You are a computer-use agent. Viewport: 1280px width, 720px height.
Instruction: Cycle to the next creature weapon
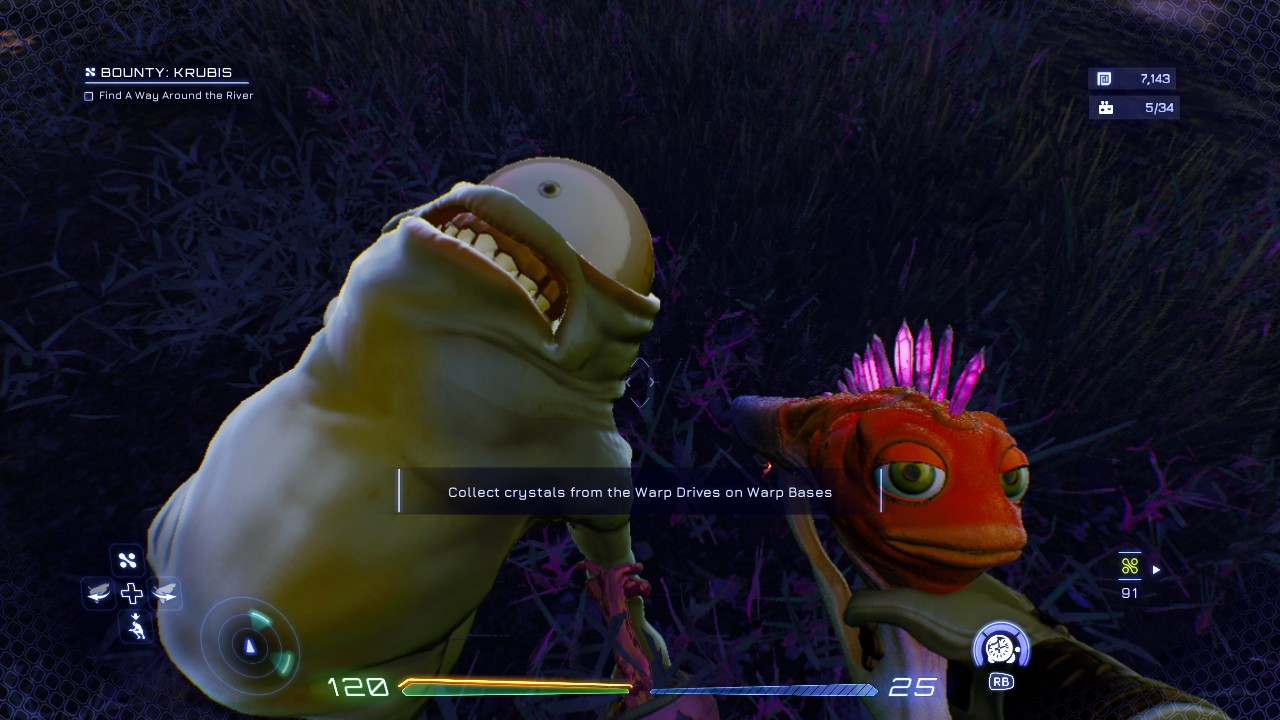coord(165,594)
